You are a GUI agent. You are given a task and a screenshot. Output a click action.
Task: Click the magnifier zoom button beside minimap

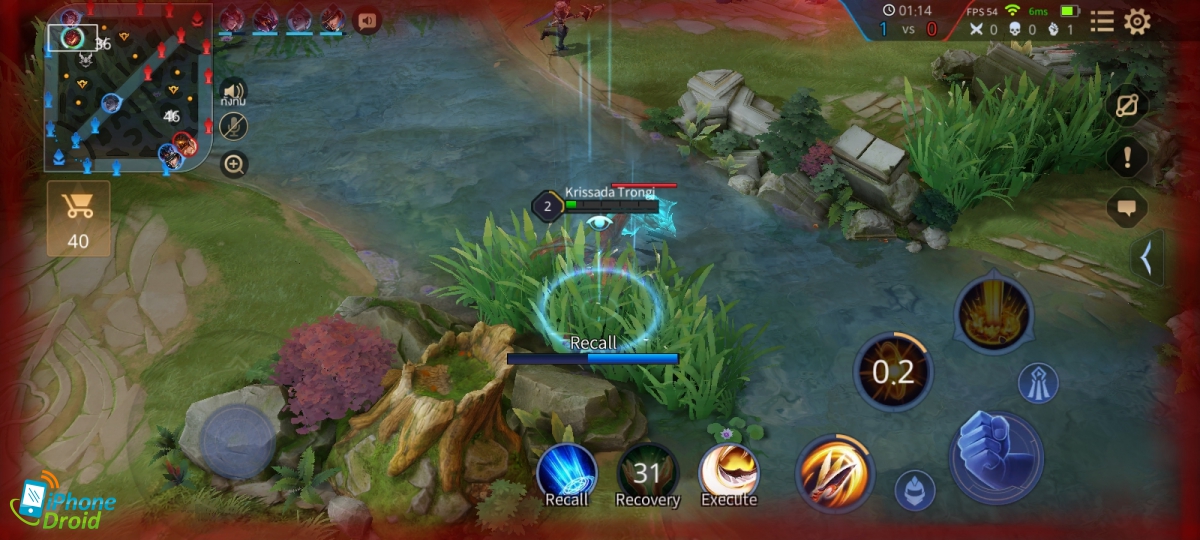(234, 164)
